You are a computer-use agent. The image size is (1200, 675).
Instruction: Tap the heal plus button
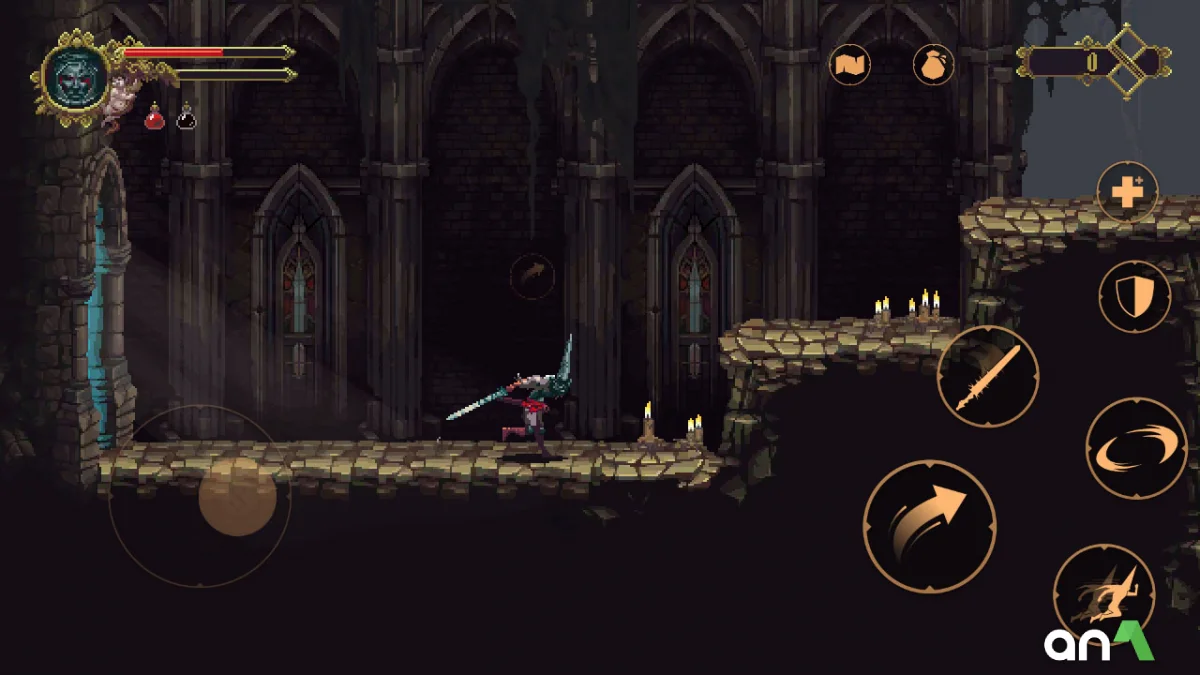pos(1127,191)
